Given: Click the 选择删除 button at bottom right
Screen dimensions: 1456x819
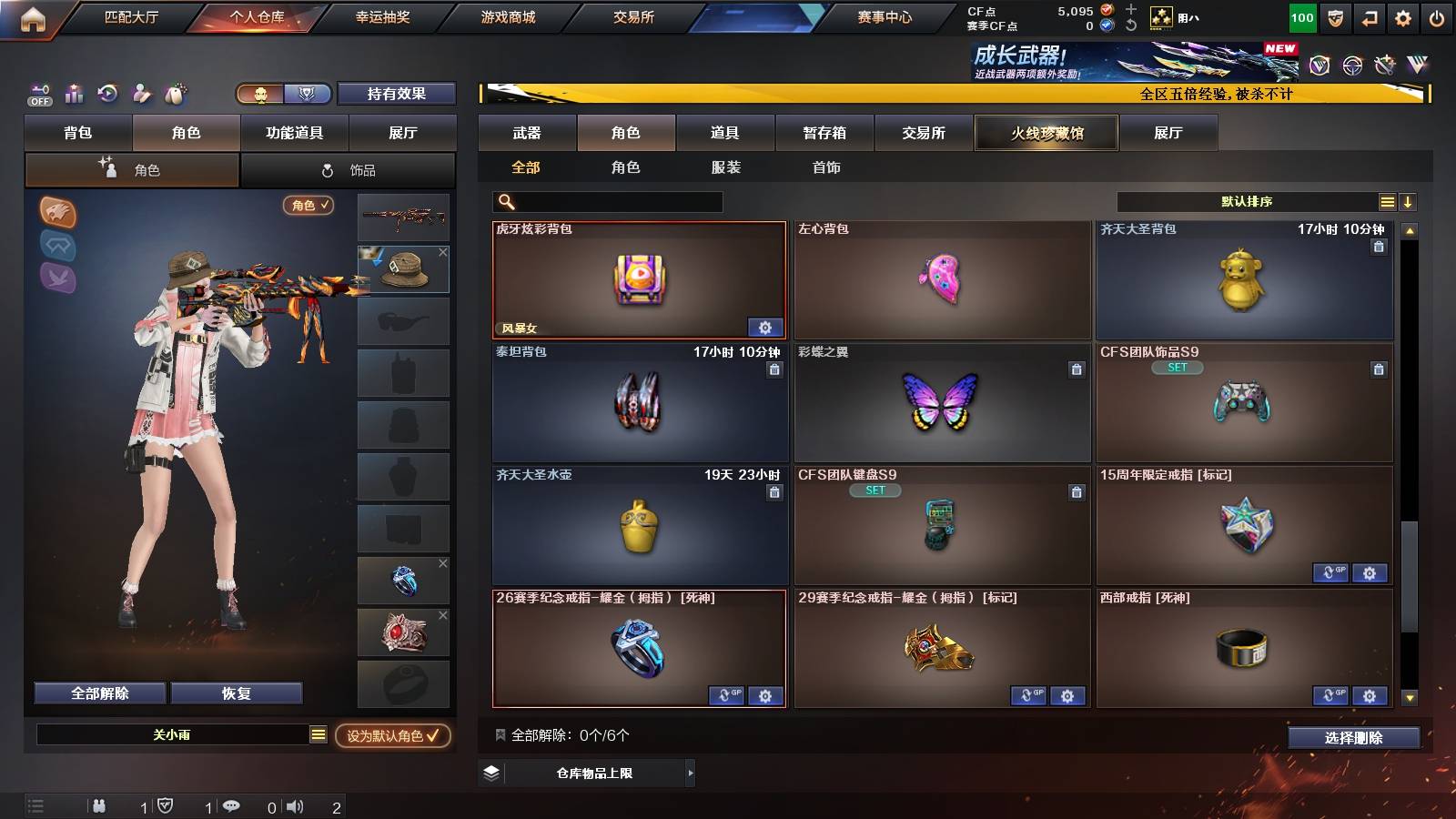Looking at the screenshot, I should click(1353, 738).
